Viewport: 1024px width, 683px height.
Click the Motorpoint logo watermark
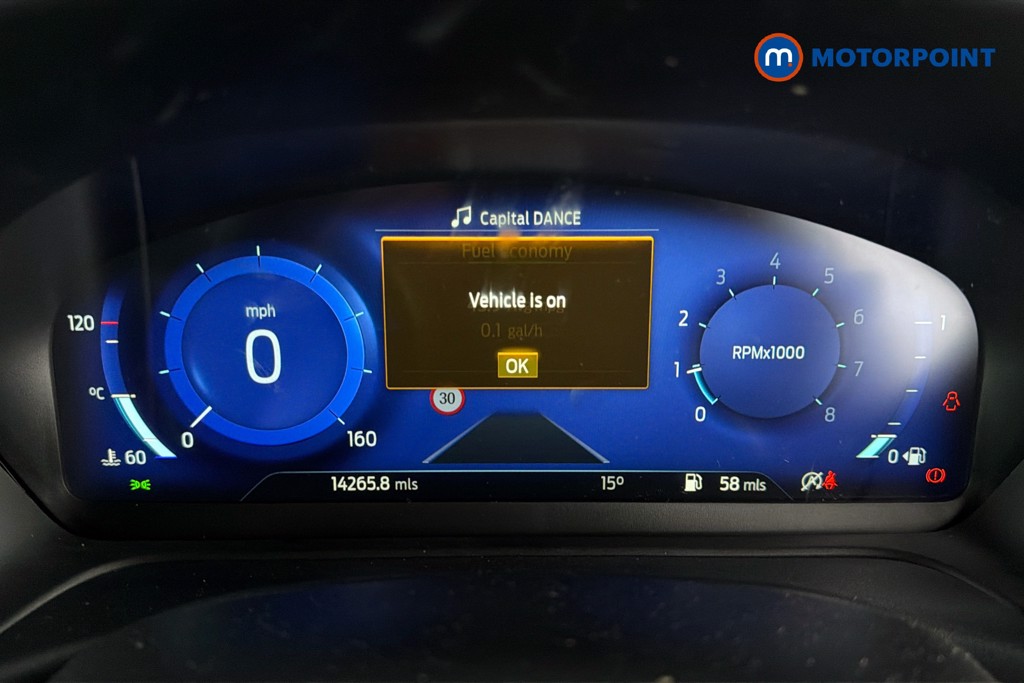tap(875, 56)
